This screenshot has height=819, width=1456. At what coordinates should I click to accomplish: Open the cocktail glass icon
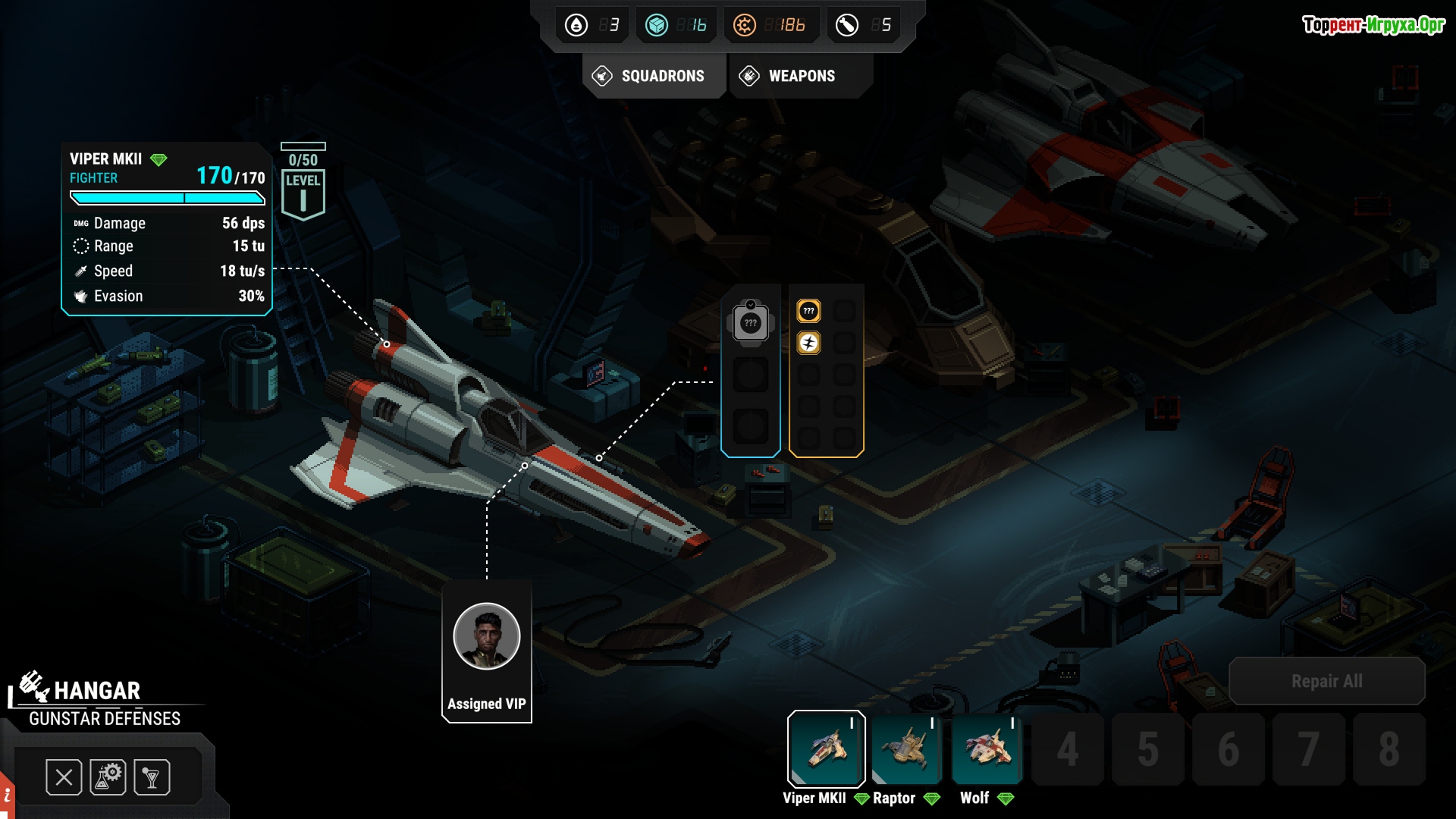pyautogui.click(x=152, y=777)
